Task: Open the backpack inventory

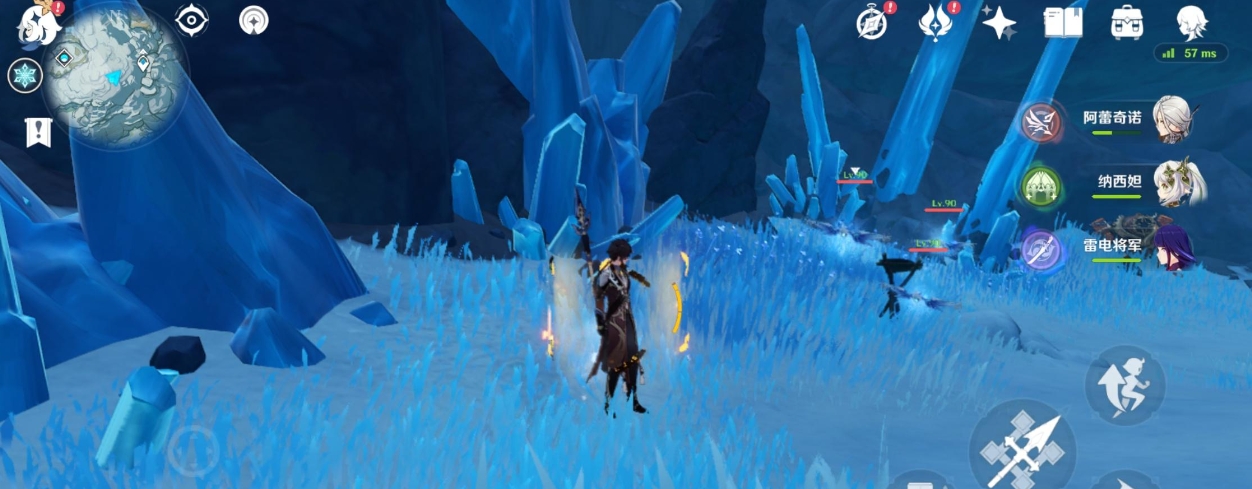Action: tap(1128, 22)
